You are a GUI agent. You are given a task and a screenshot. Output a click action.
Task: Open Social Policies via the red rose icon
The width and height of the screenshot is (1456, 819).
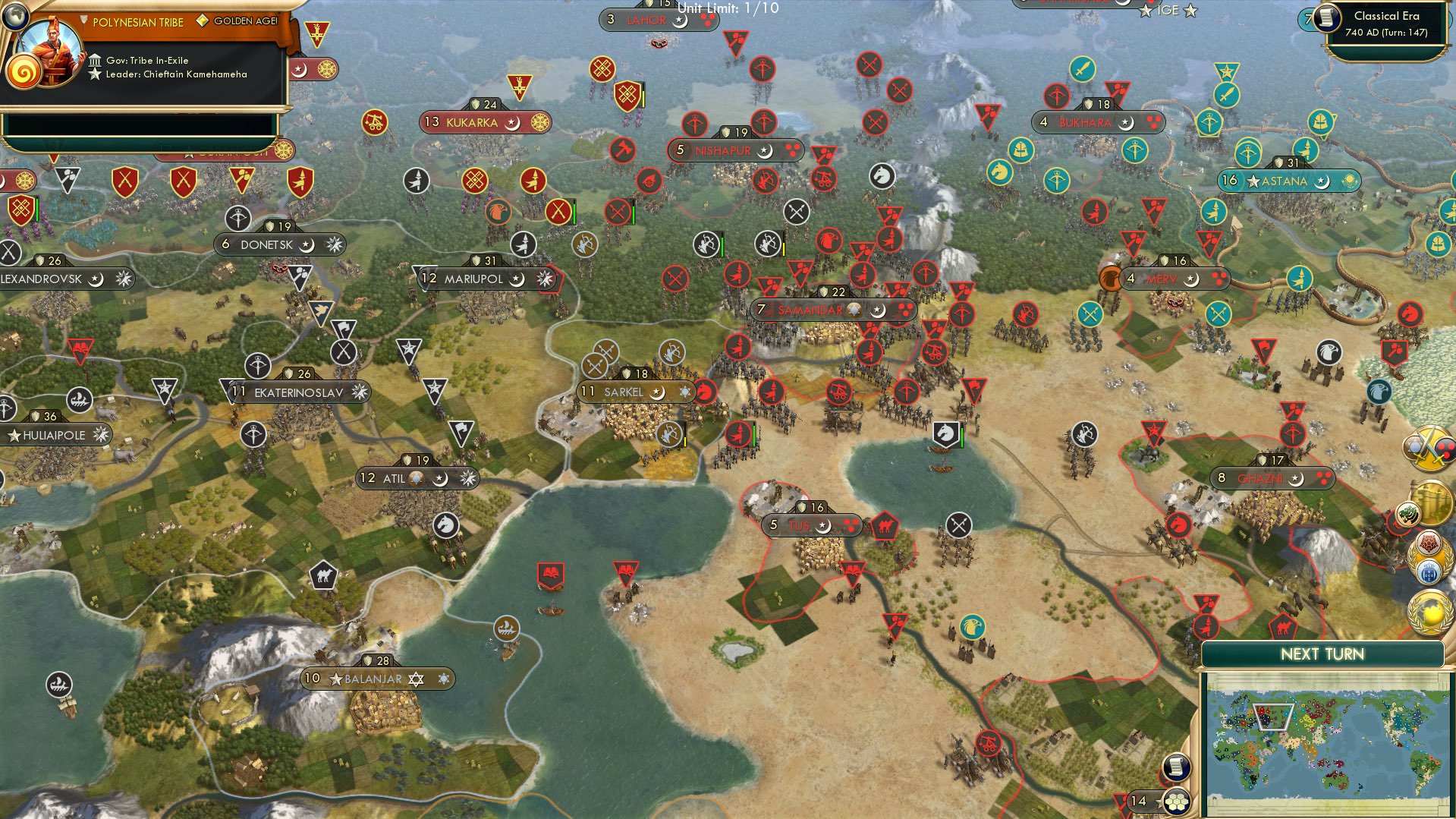point(1427,542)
